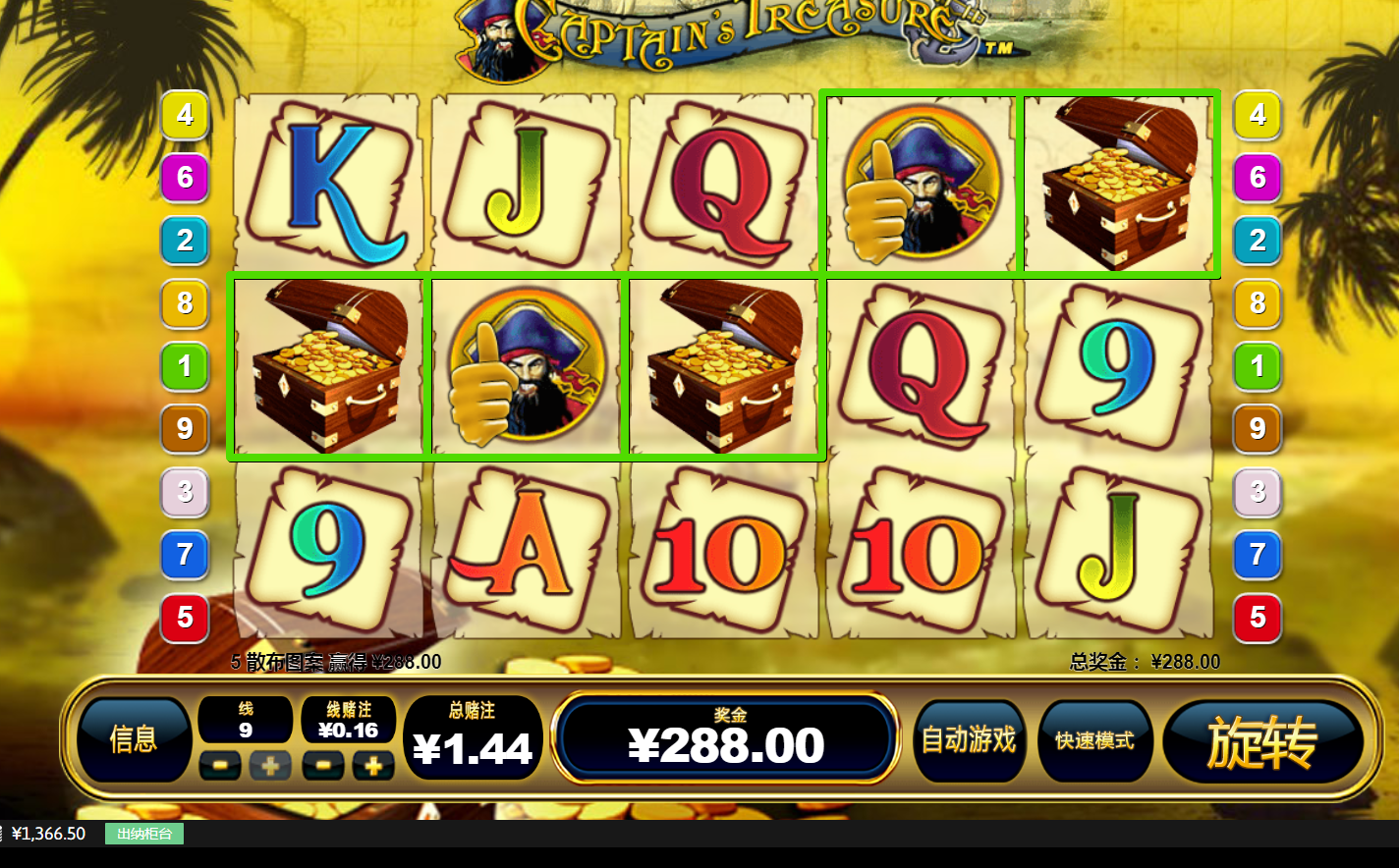Decrease the number of lines (线)

click(x=220, y=766)
